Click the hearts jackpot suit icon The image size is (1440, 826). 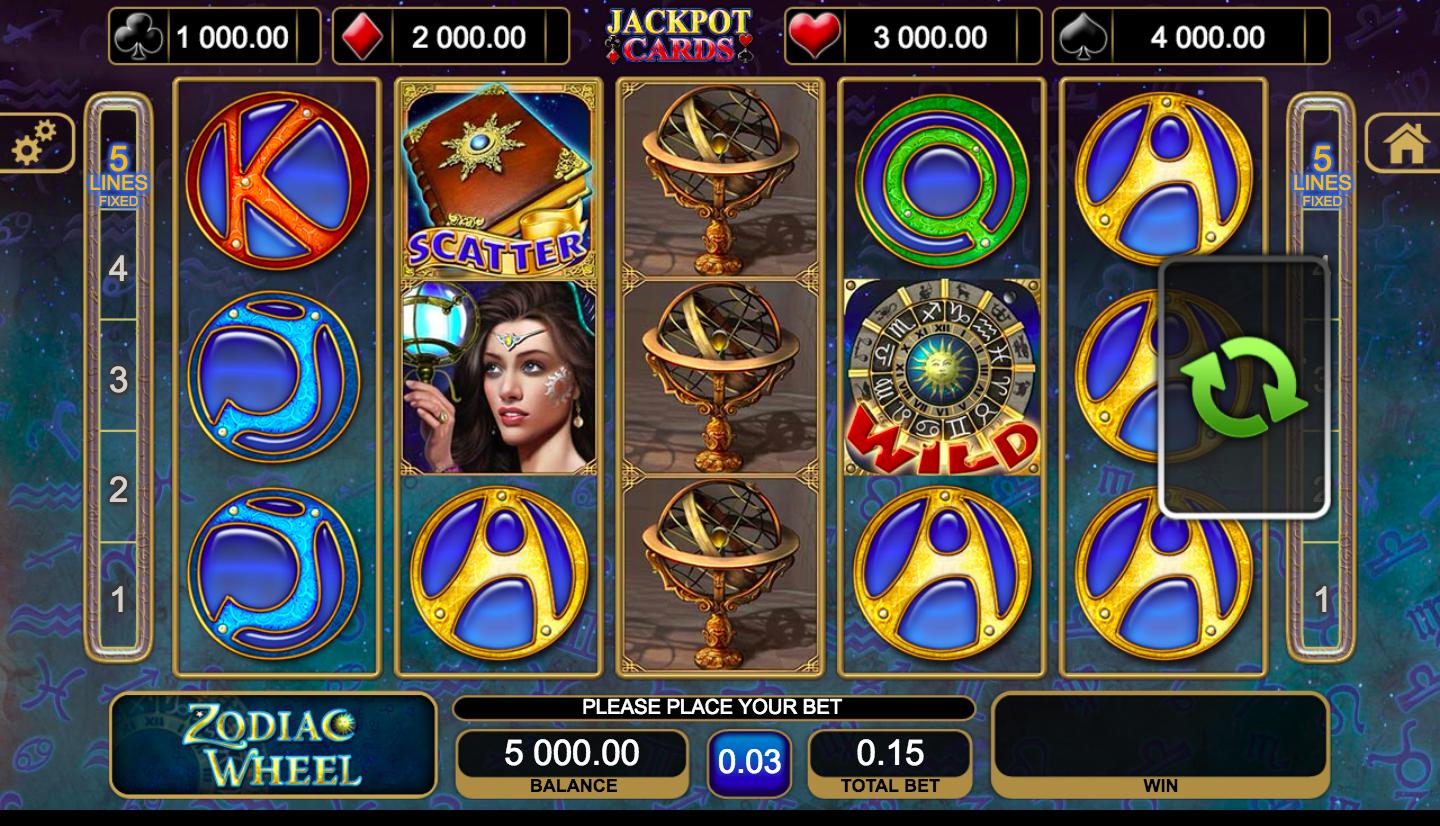click(x=815, y=34)
